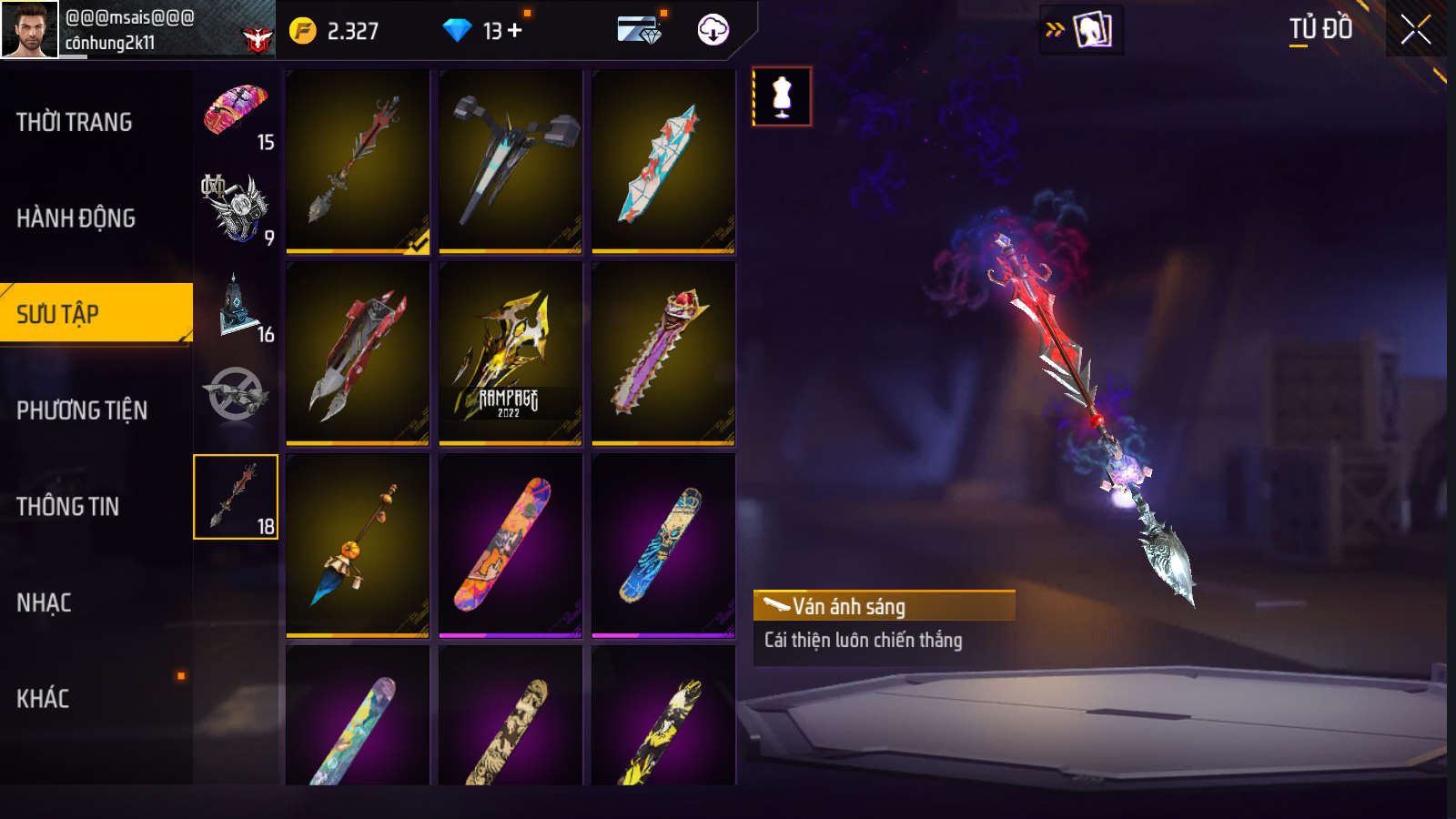Show the THÔNG TIN tab
Viewport: 1456px width, 819px height.
[68, 507]
